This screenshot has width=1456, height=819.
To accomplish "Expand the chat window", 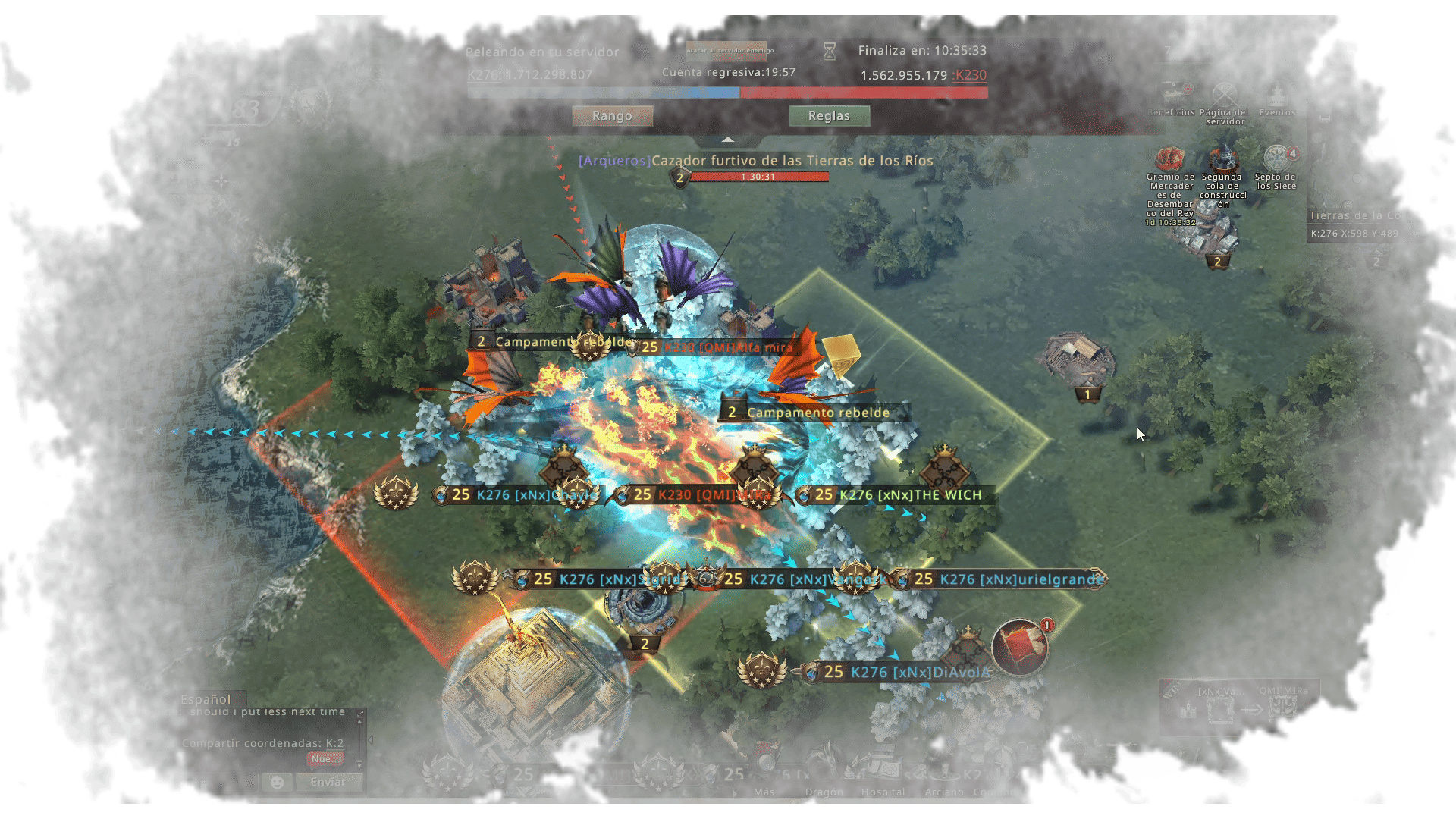I will 360,713.
